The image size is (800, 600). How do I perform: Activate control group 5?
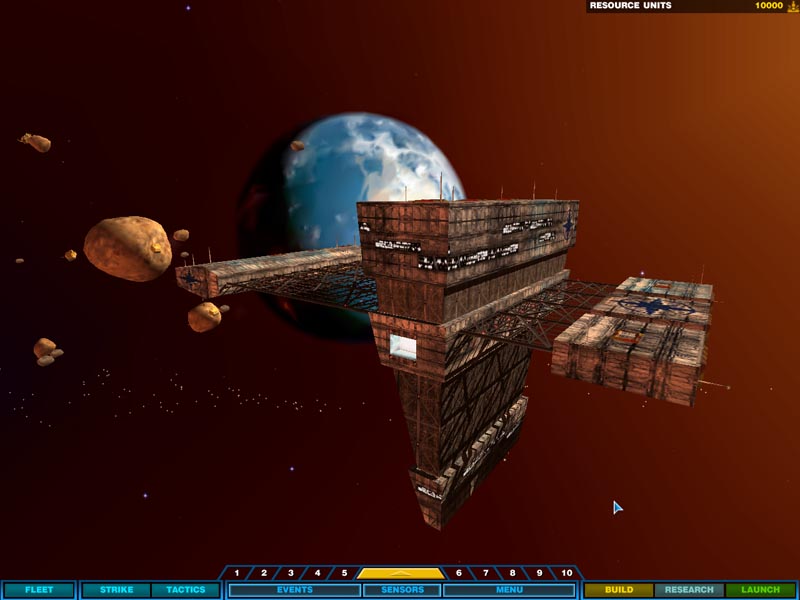point(344,573)
